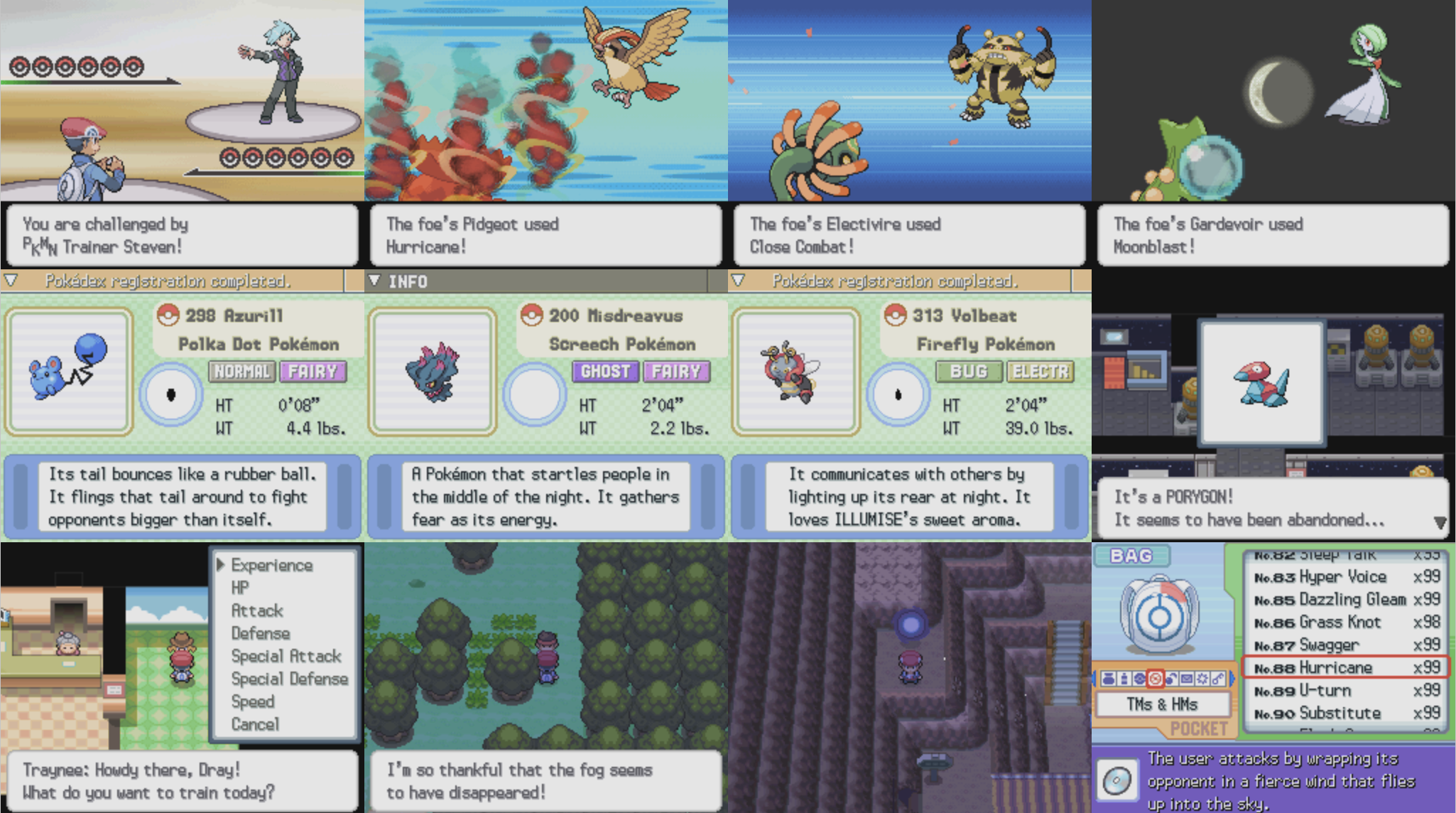Click the ELECTR colored type badge on Volbeat
The image size is (1456, 813).
pos(1041,372)
